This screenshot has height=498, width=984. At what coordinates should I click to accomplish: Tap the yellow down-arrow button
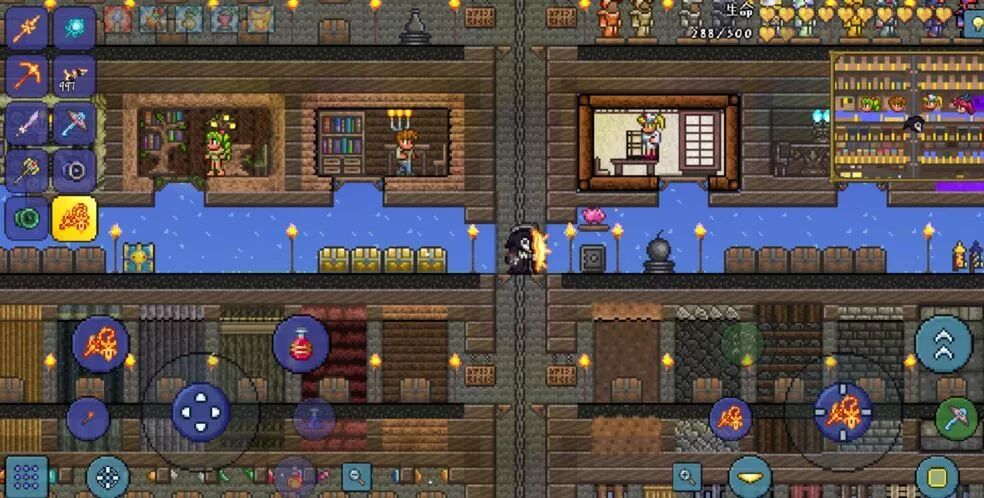pyautogui.click(x=749, y=476)
